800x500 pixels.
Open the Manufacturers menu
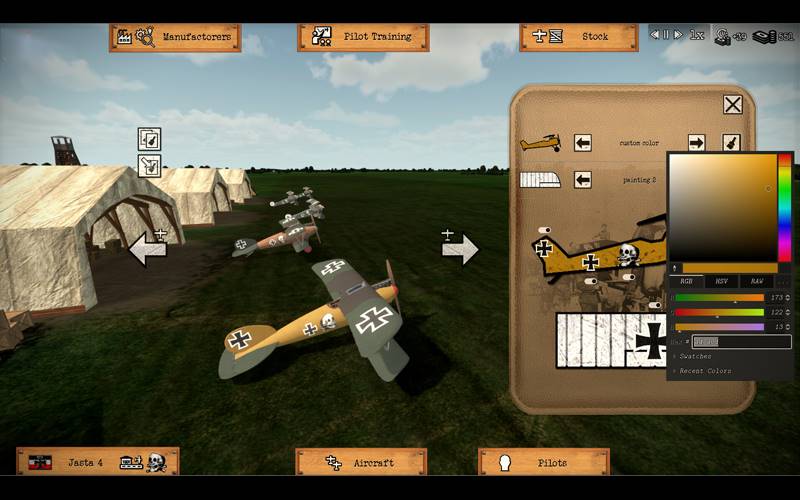(175, 37)
